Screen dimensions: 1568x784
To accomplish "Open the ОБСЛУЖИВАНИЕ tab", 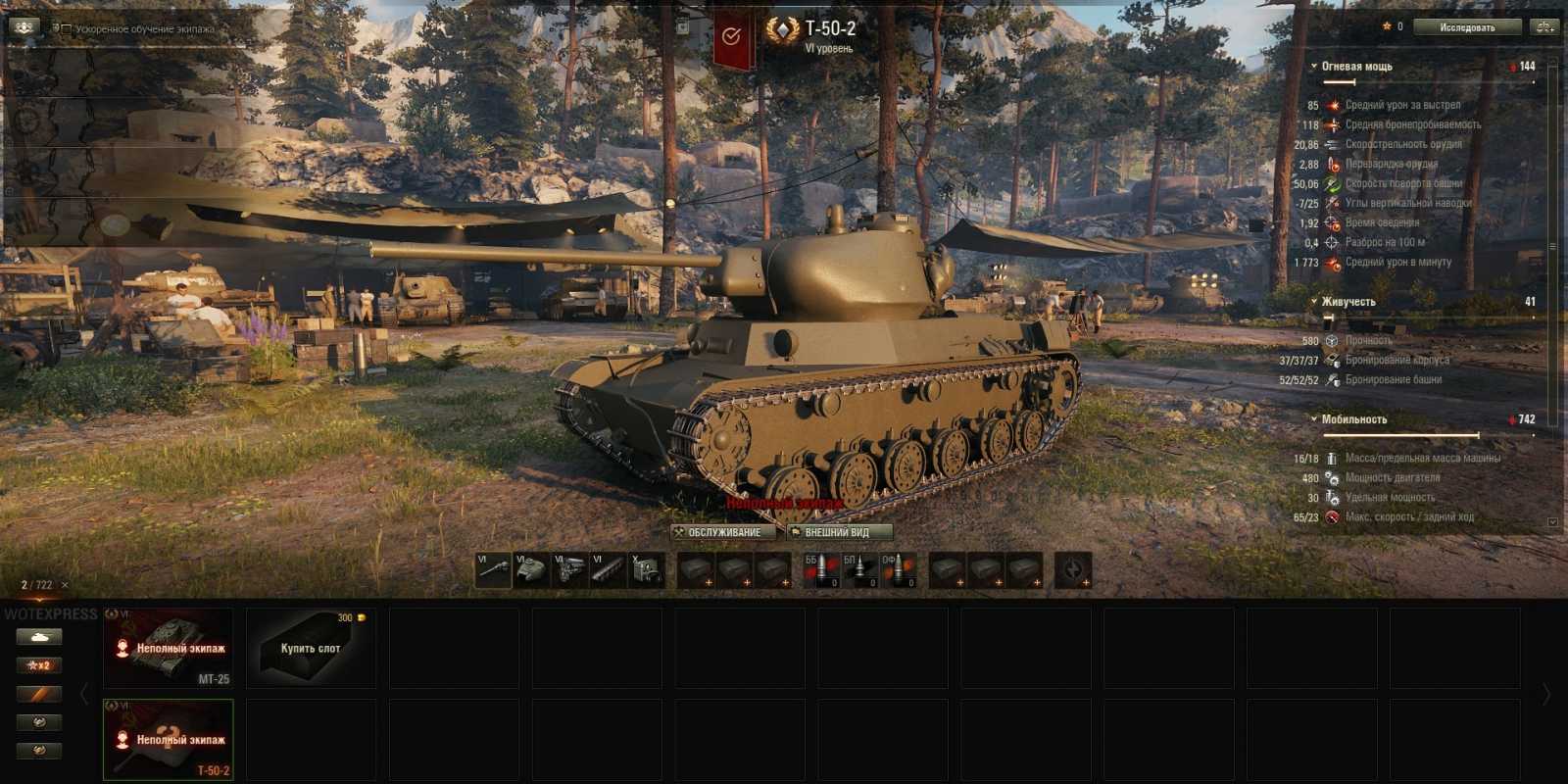I will (722, 531).
